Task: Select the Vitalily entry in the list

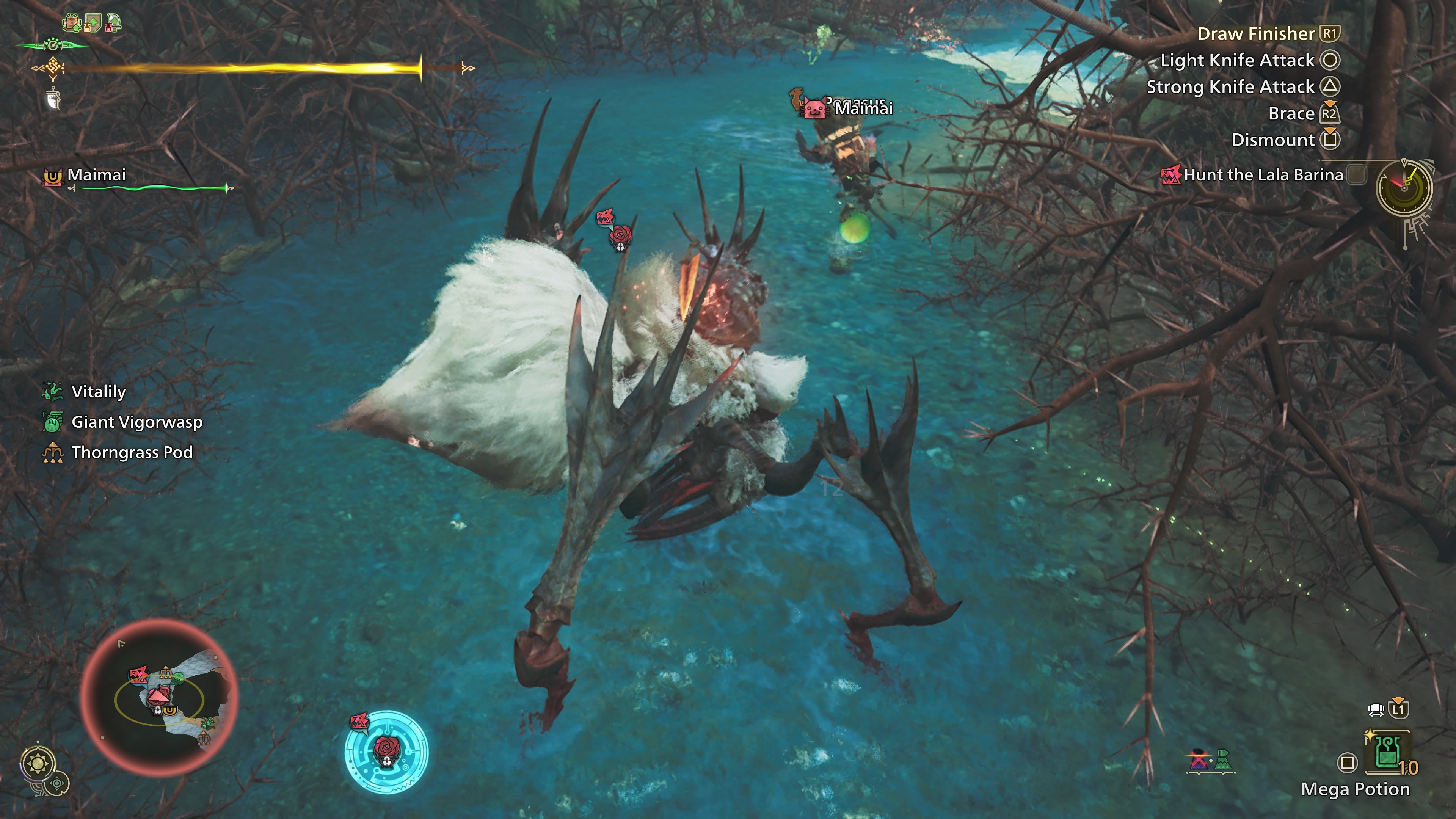Action: click(x=98, y=392)
